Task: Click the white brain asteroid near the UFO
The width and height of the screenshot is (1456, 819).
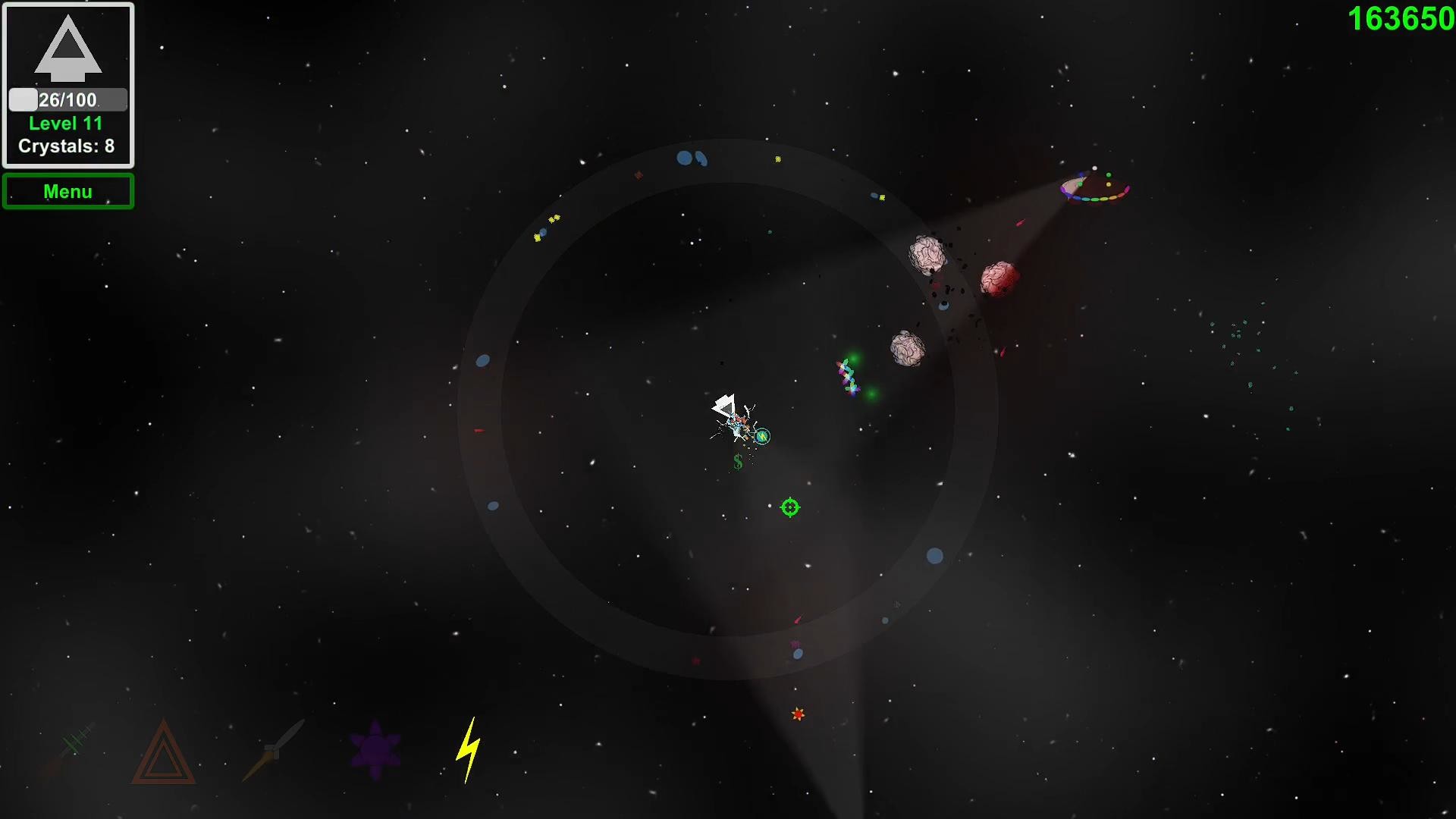Action: tap(927, 254)
